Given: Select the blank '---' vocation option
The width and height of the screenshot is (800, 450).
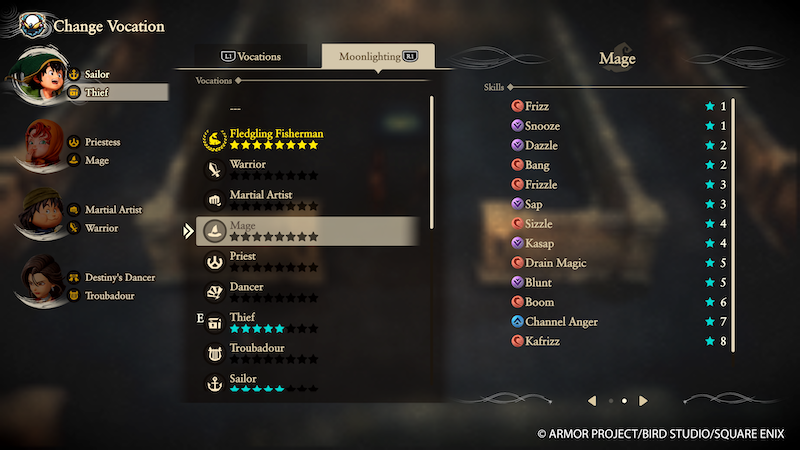Looking at the screenshot, I should pos(236,108).
